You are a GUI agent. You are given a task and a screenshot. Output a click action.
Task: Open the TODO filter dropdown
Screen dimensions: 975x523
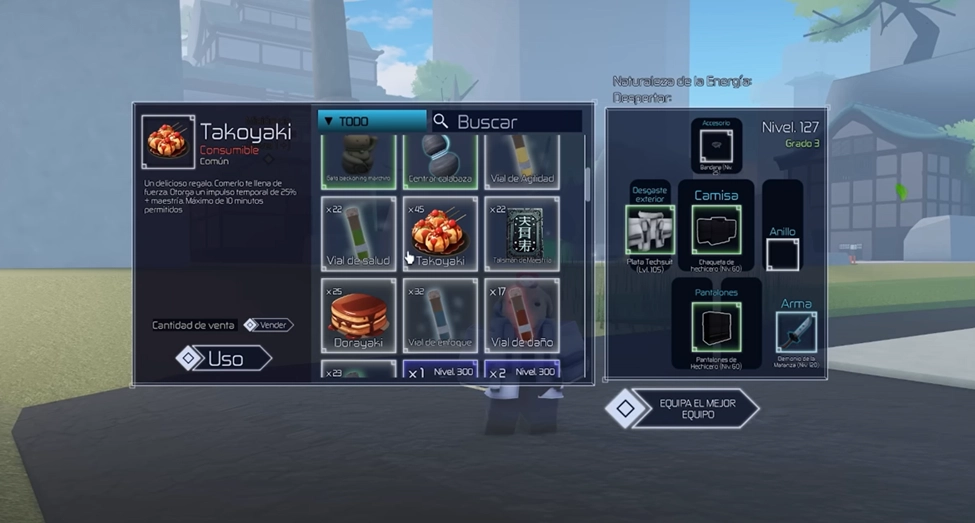[x=372, y=121]
